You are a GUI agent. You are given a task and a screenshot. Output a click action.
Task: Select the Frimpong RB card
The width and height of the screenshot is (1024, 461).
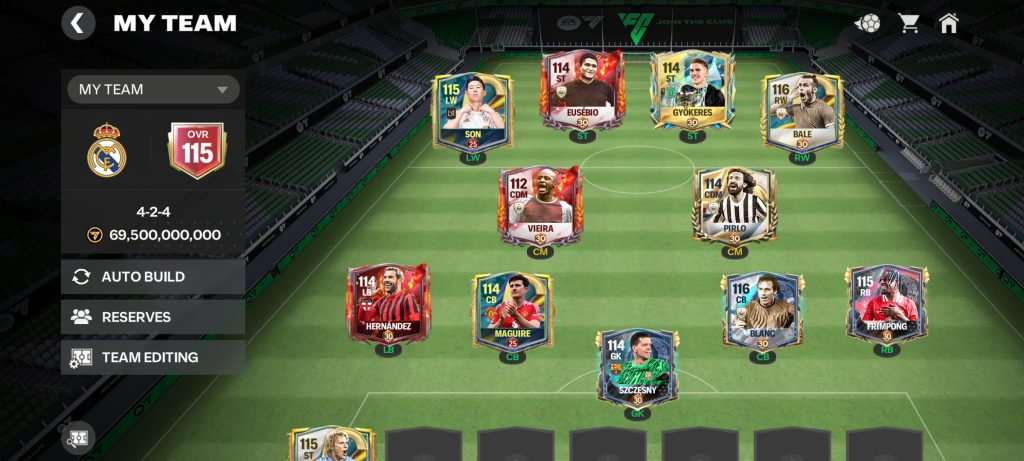click(886, 303)
